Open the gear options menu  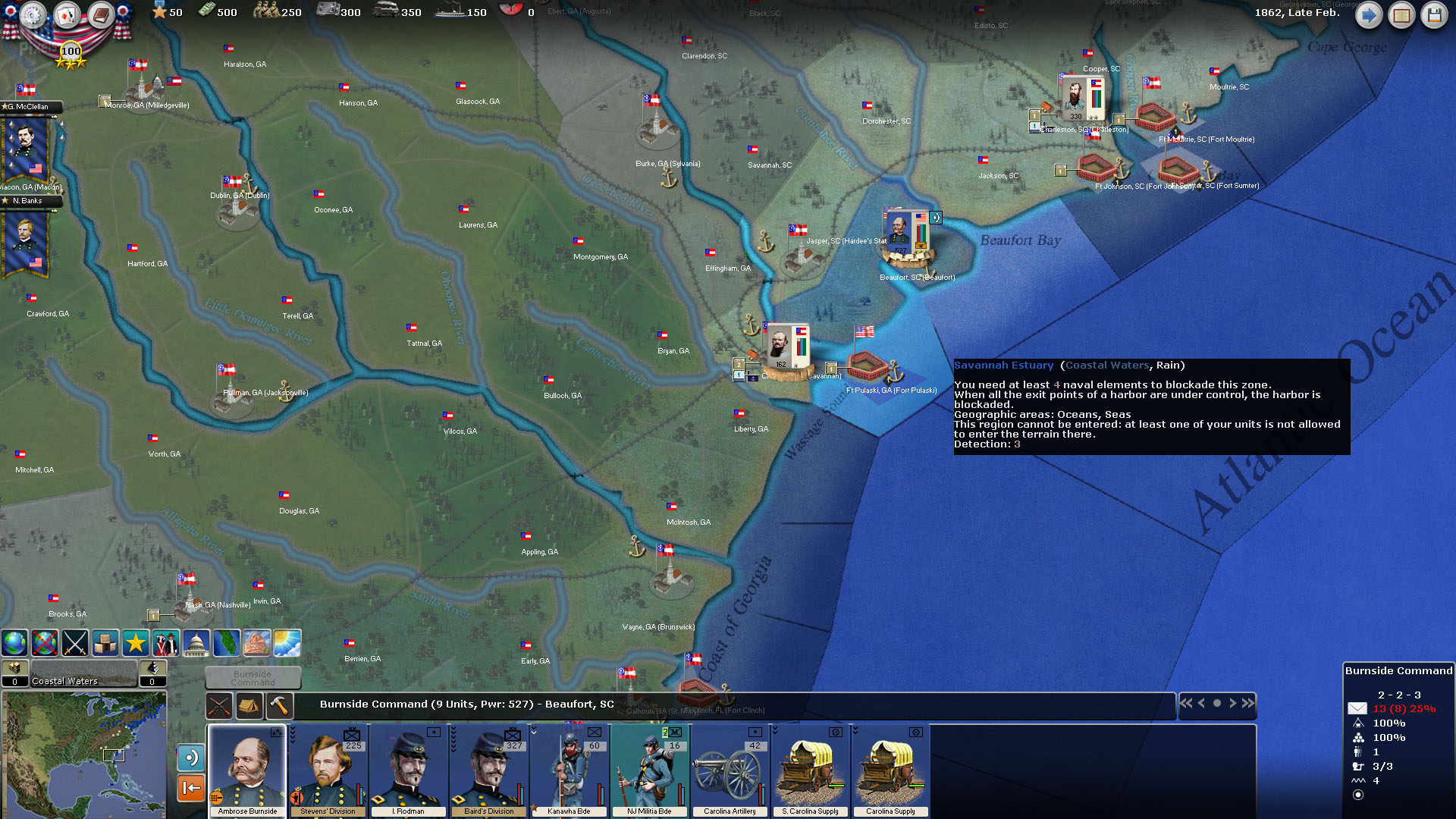pos(33,14)
